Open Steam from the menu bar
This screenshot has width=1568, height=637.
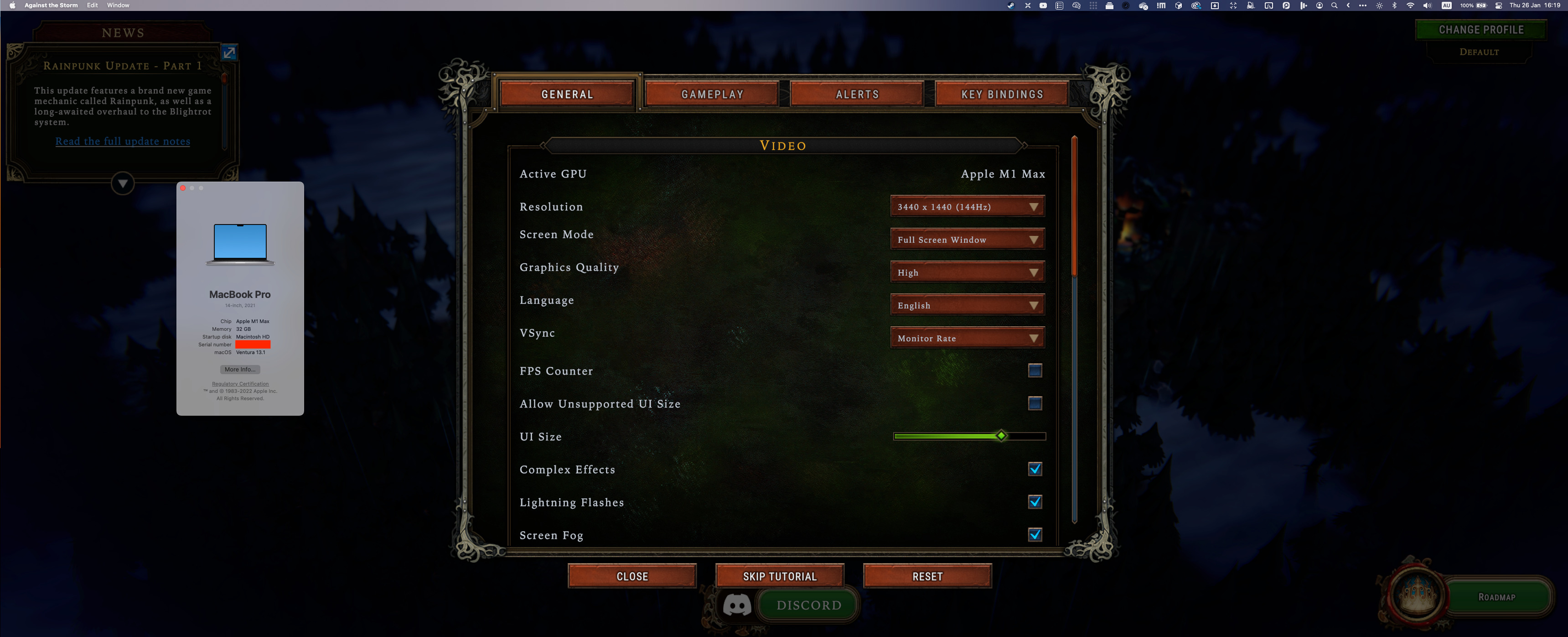point(1011,5)
